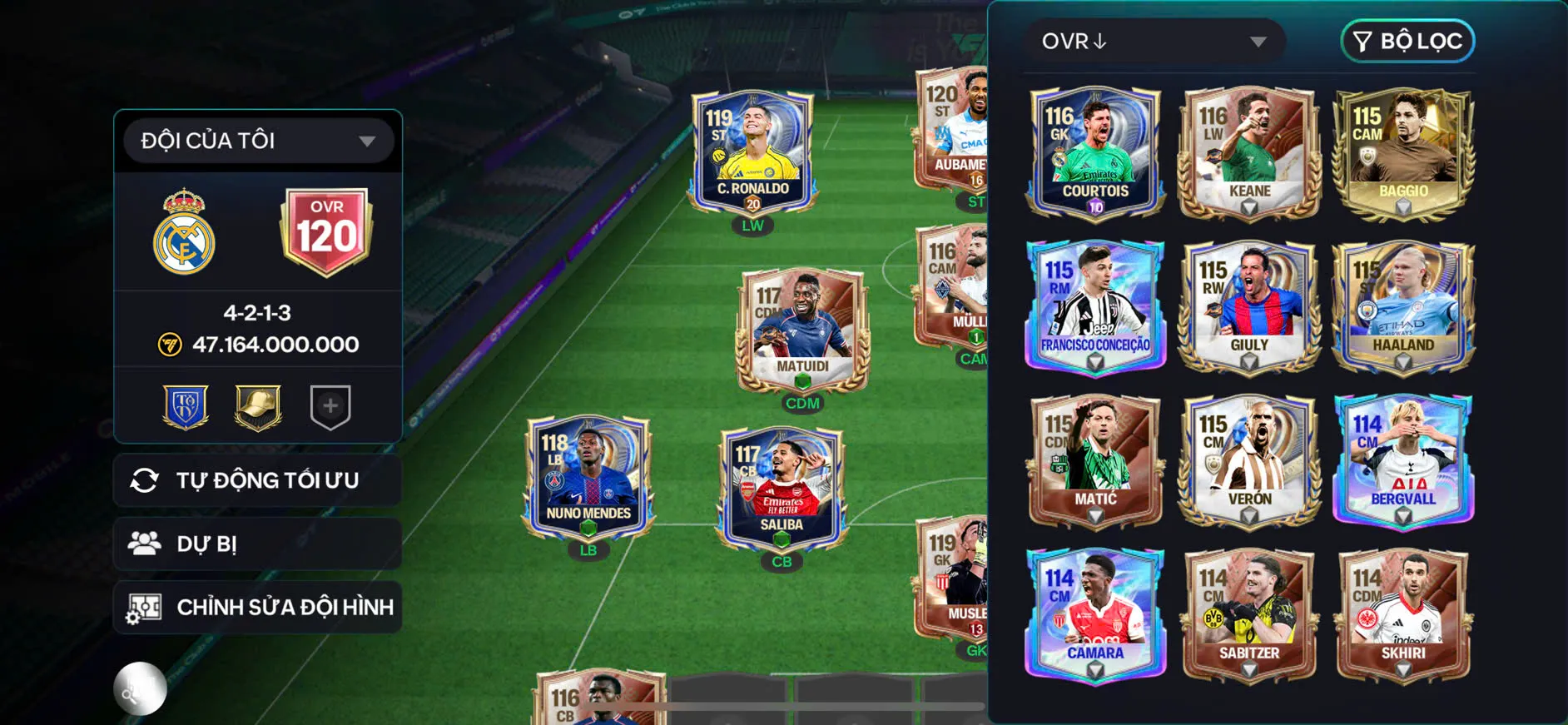Choose the Giuly RW card
The width and height of the screenshot is (1568, 725).
point(1249,305)
